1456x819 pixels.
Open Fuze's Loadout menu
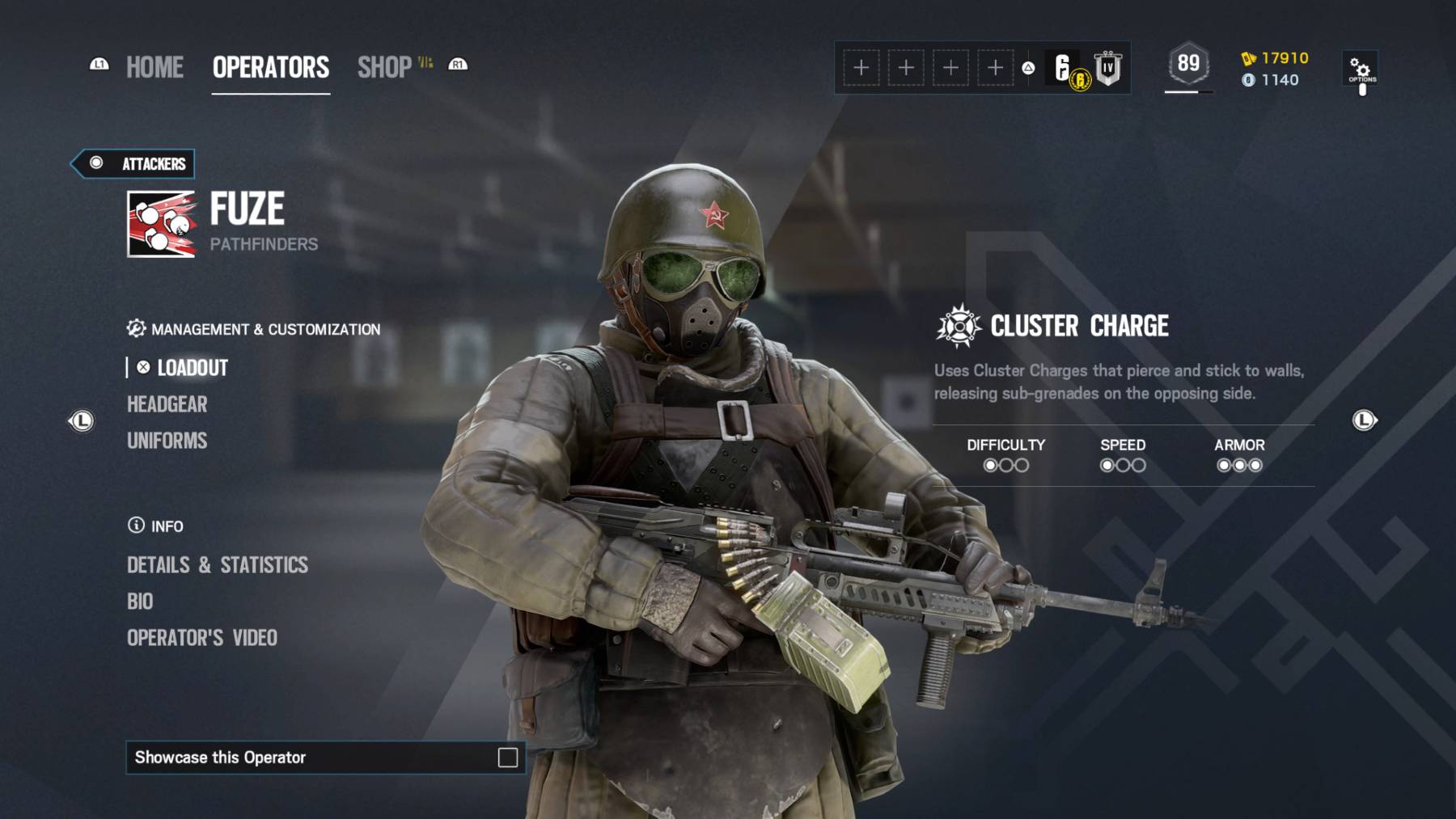[x=192, y=368]
